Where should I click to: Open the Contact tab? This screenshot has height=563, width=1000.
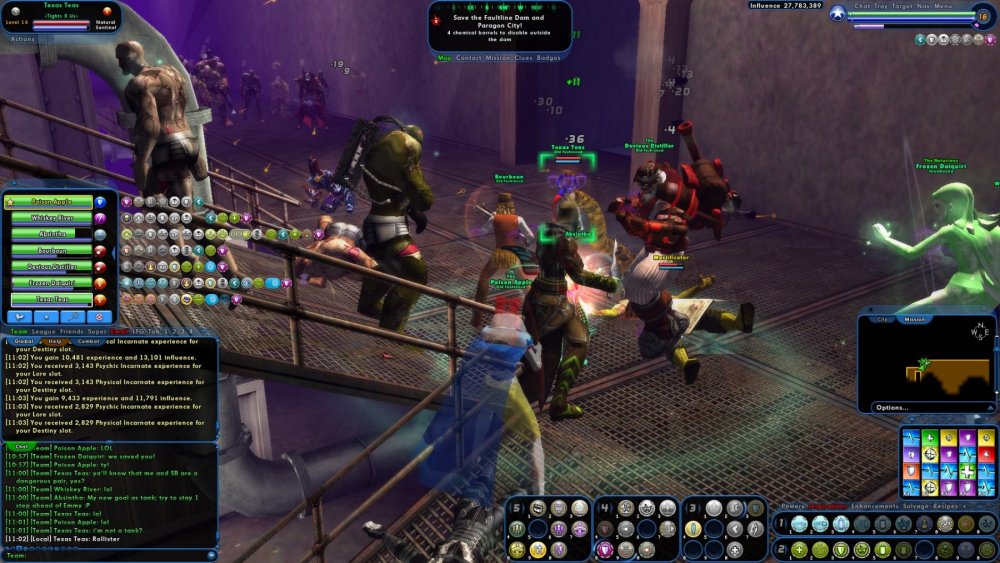pos(469,58)
